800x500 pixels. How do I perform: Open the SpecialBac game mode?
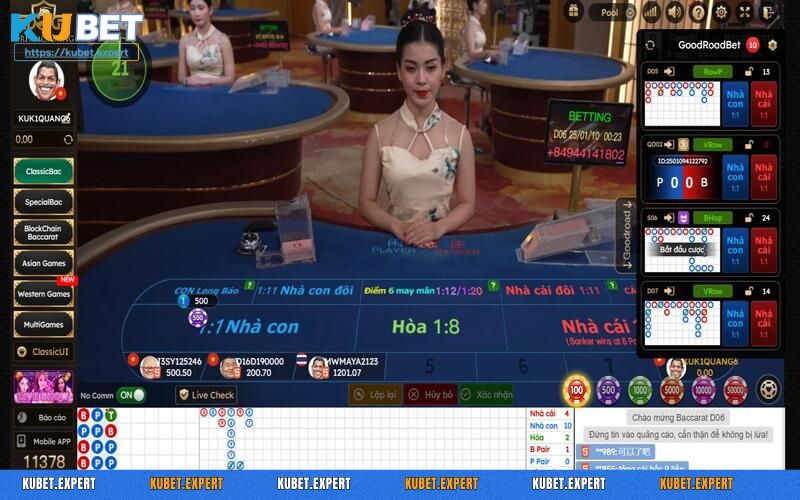coord(43,202)
